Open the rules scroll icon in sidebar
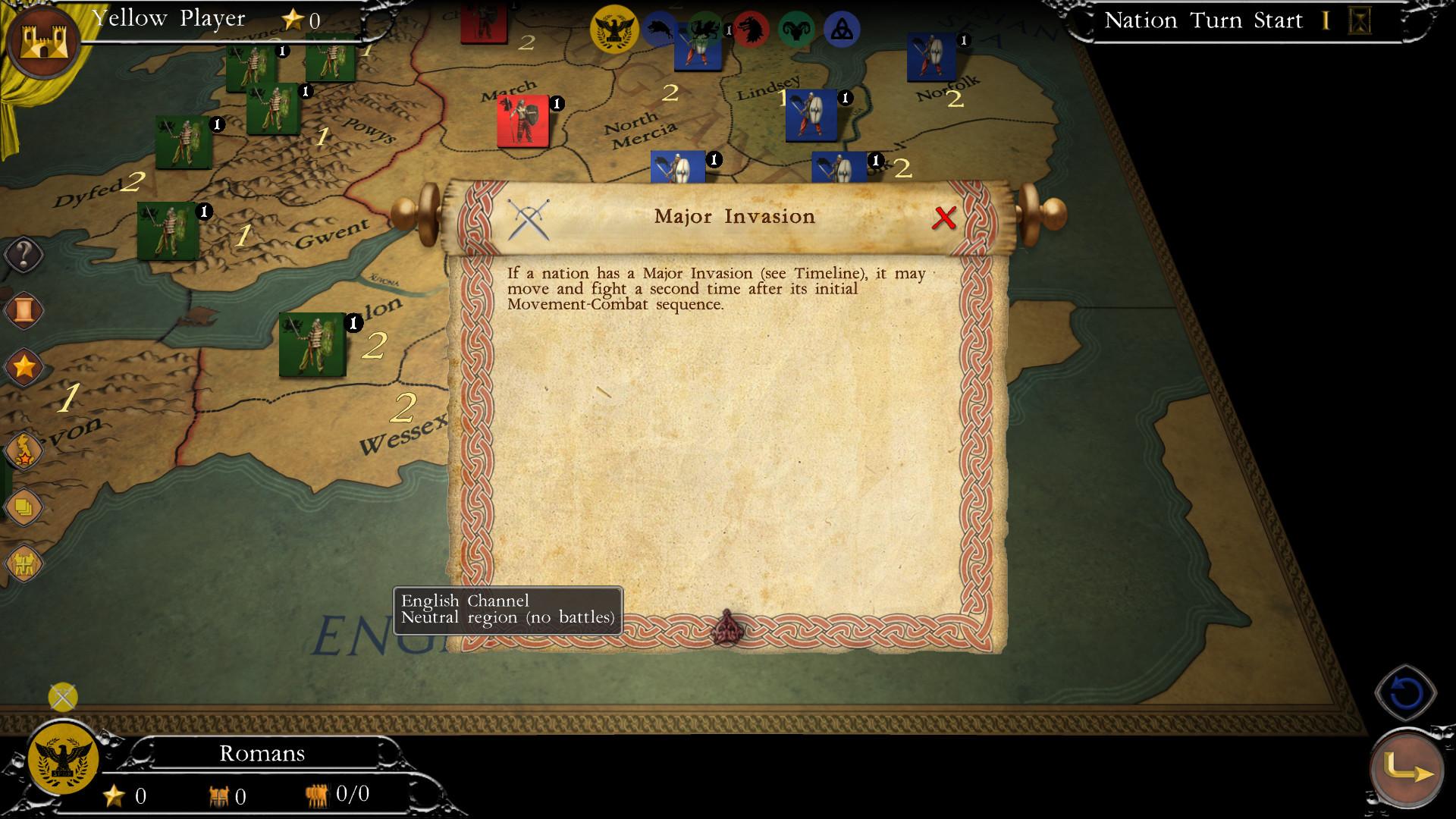 [23, 310]
